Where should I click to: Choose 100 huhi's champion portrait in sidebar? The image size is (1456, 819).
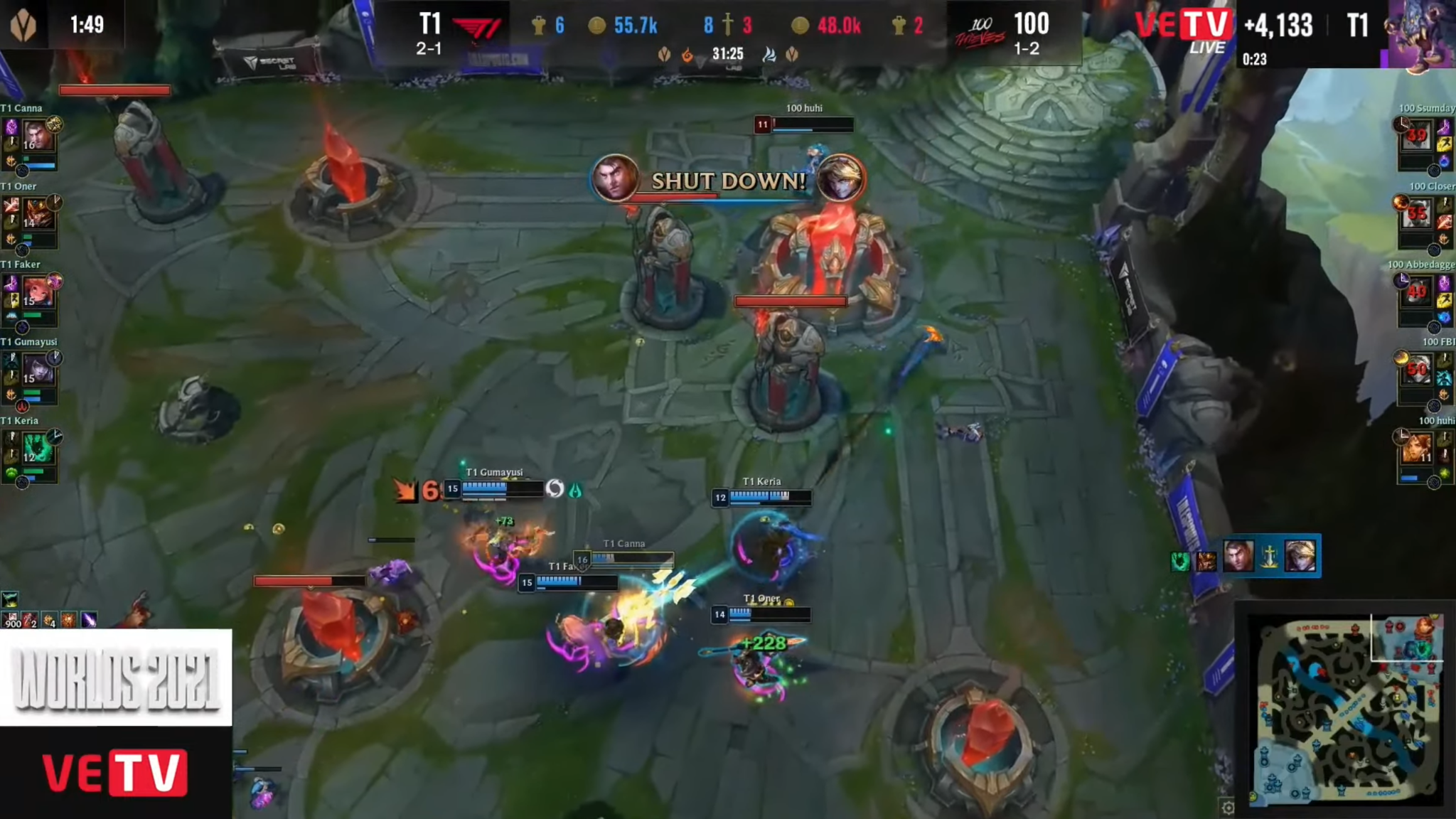(x=1415, y=448)
